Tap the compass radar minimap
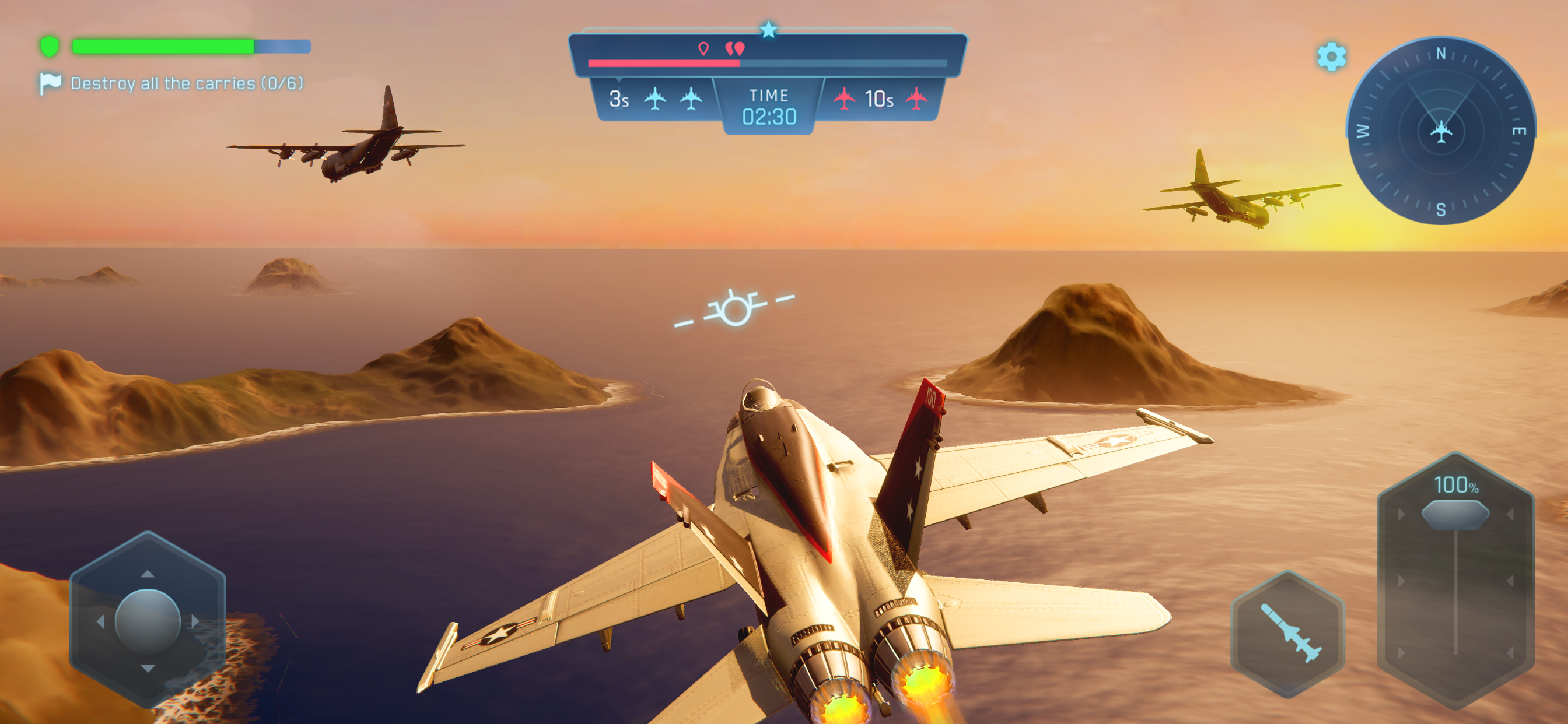This screenshot has height=724, width=1568. click(x=1440, y=130)
